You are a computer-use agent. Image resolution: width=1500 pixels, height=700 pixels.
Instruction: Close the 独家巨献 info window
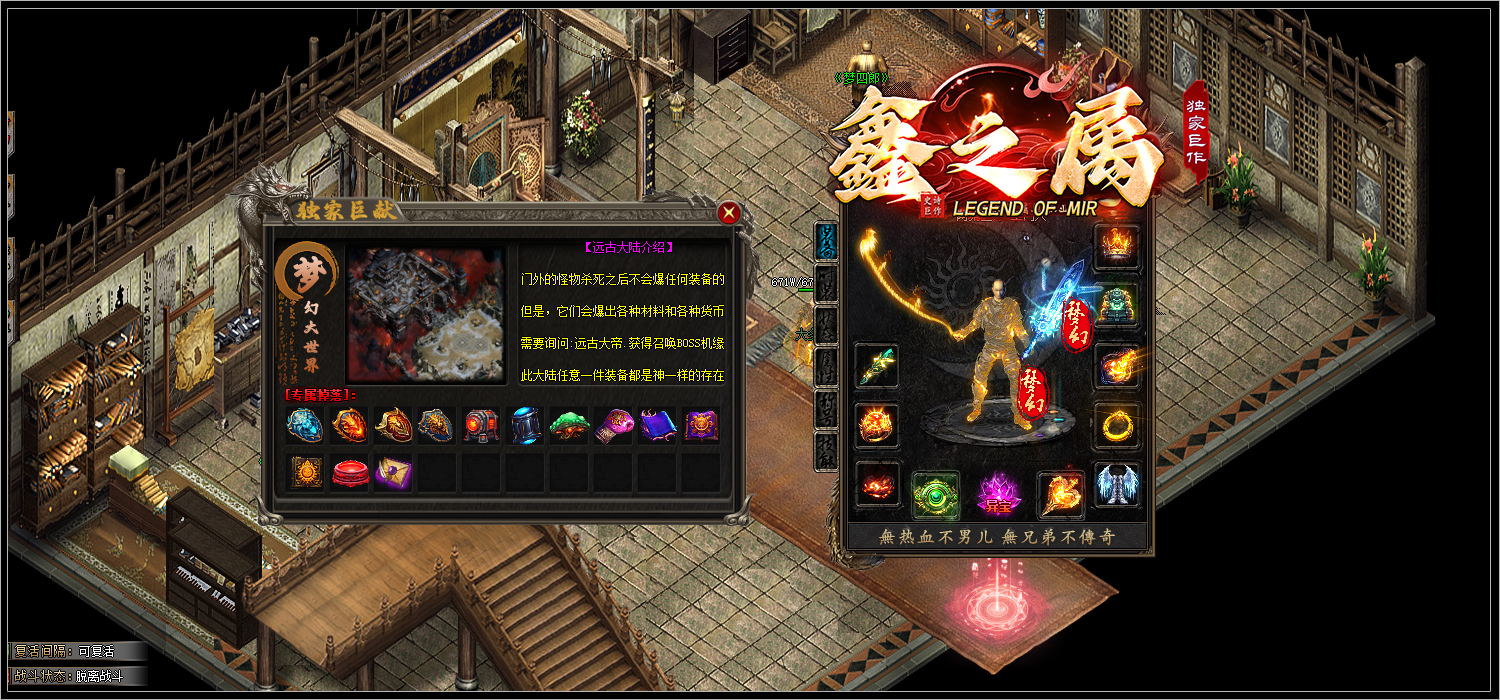(x=729, y=212)
